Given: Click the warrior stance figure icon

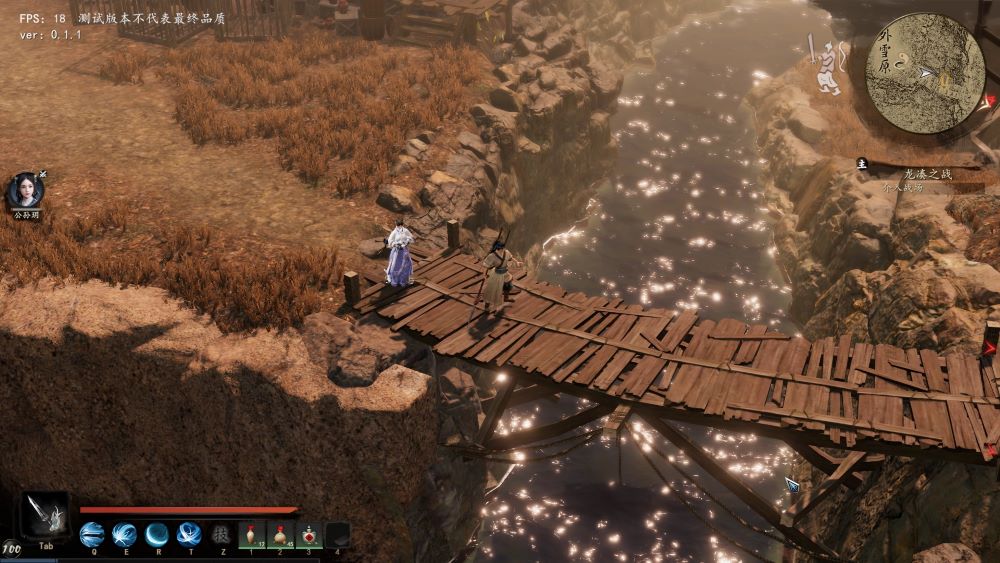Looking at the screenshot, I should click(x=828, y=70).
